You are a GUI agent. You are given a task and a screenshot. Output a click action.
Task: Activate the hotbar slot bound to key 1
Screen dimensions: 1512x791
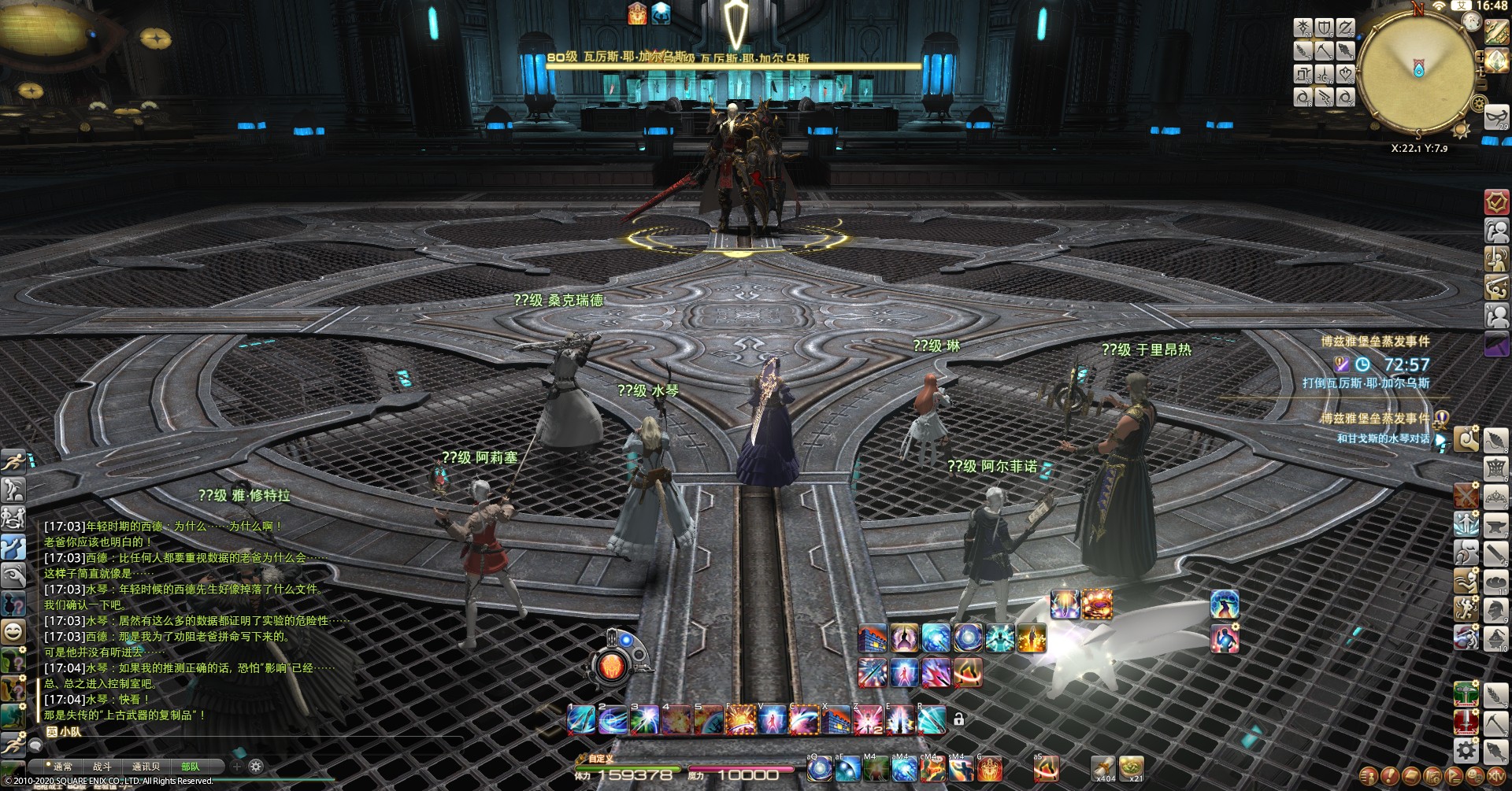(581, 720)
